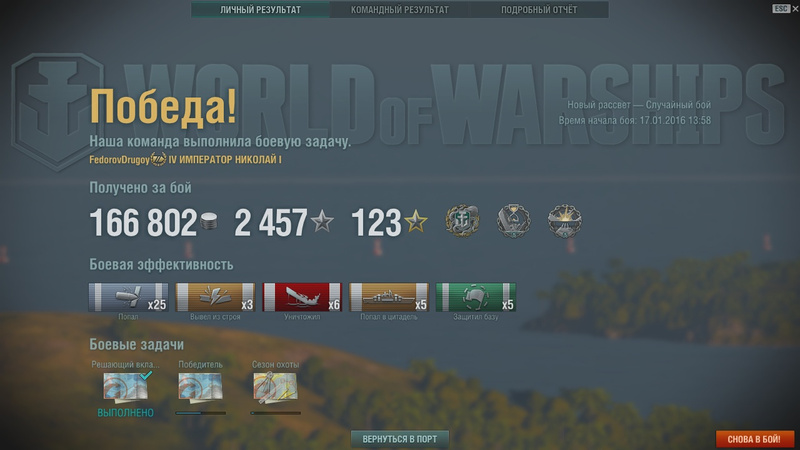Return to port with Вернуться в порт

[400, 439]
